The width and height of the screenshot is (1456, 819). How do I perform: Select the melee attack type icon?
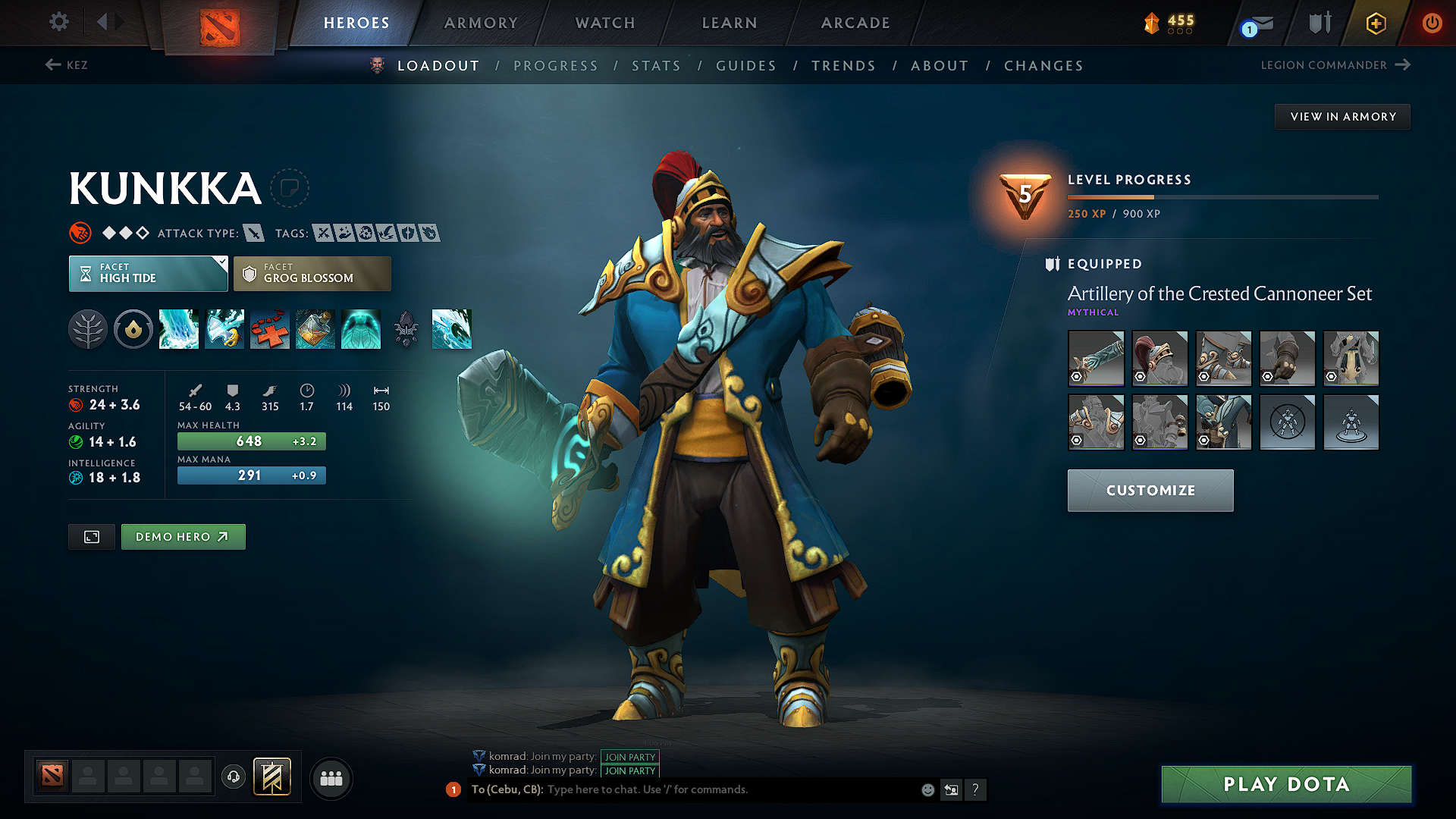click(x=253, y=233)
